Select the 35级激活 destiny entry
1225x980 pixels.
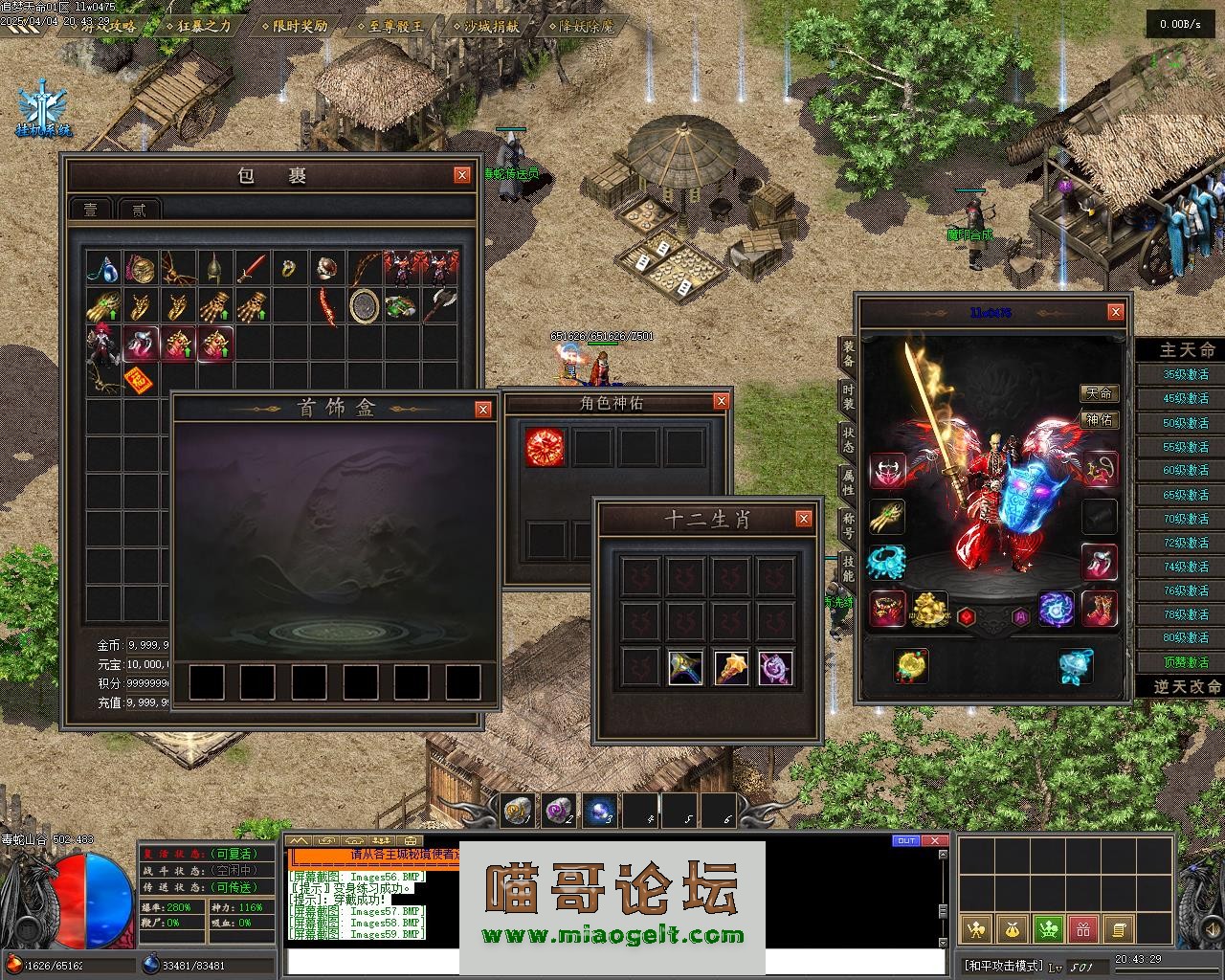coord(1185,375)
